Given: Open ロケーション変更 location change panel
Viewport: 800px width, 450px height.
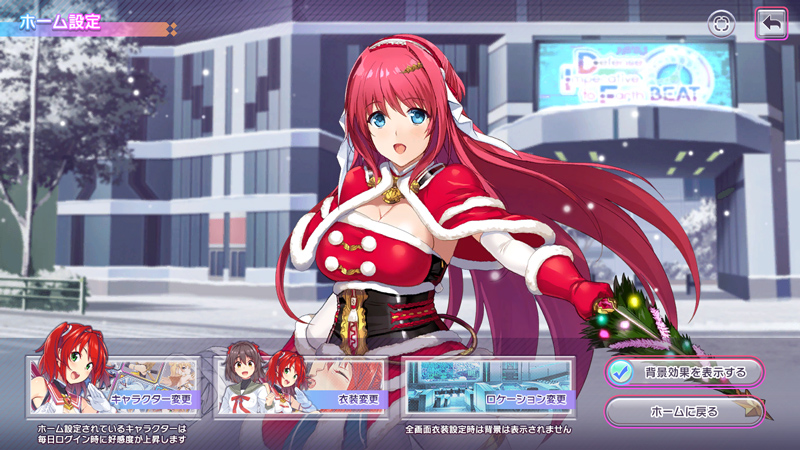Looking at the screenshot, I should pos(487,387).
